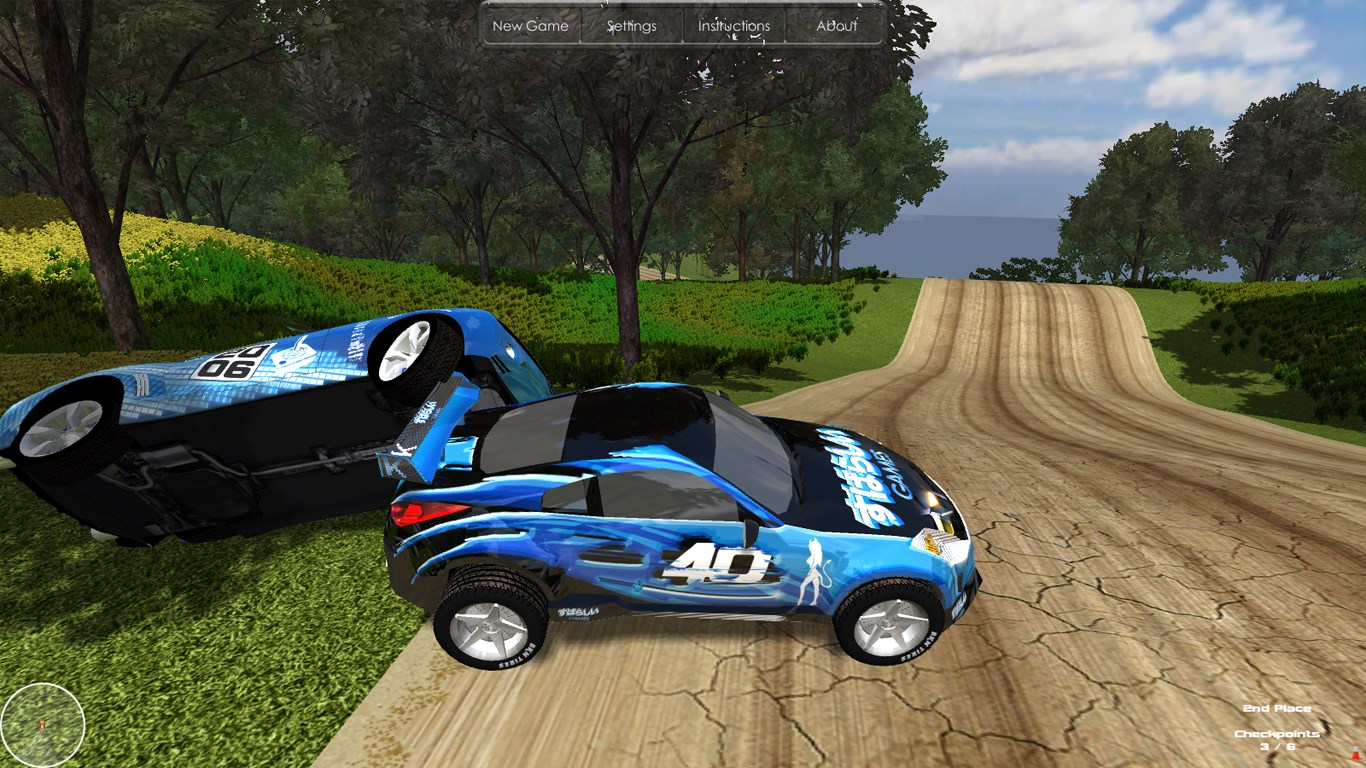Open the About section
The width and height of the screenshot is (1366, 768).
(x=836, y=26)
